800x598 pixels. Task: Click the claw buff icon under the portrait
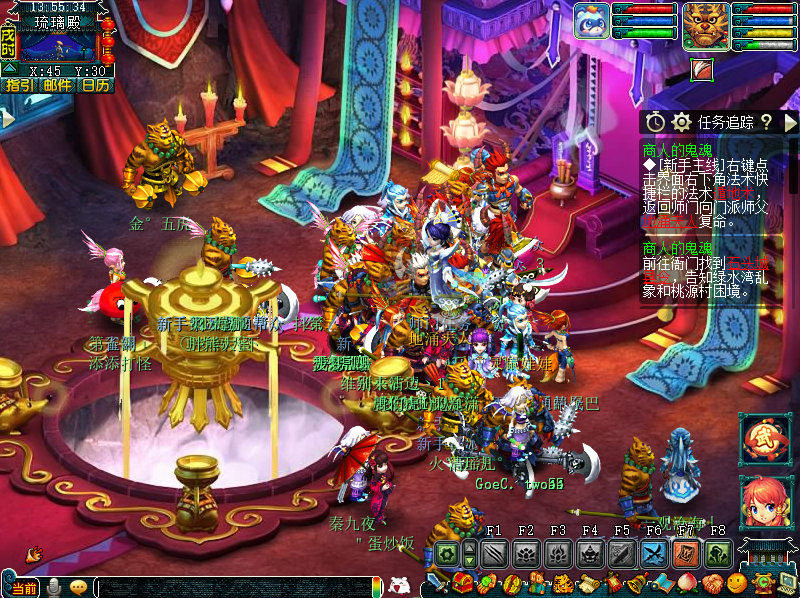point(703,69)
